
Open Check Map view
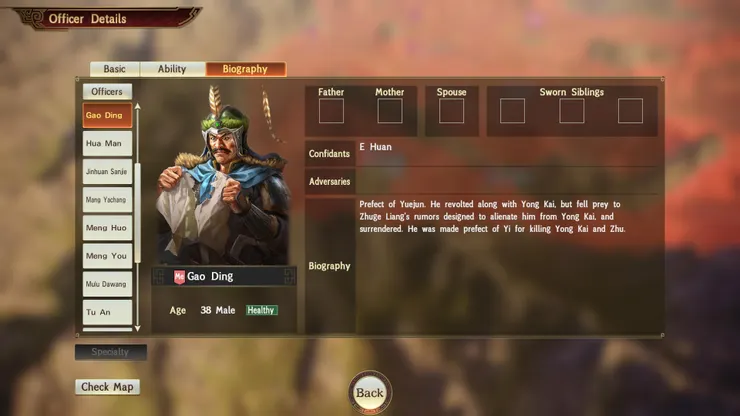108,387
